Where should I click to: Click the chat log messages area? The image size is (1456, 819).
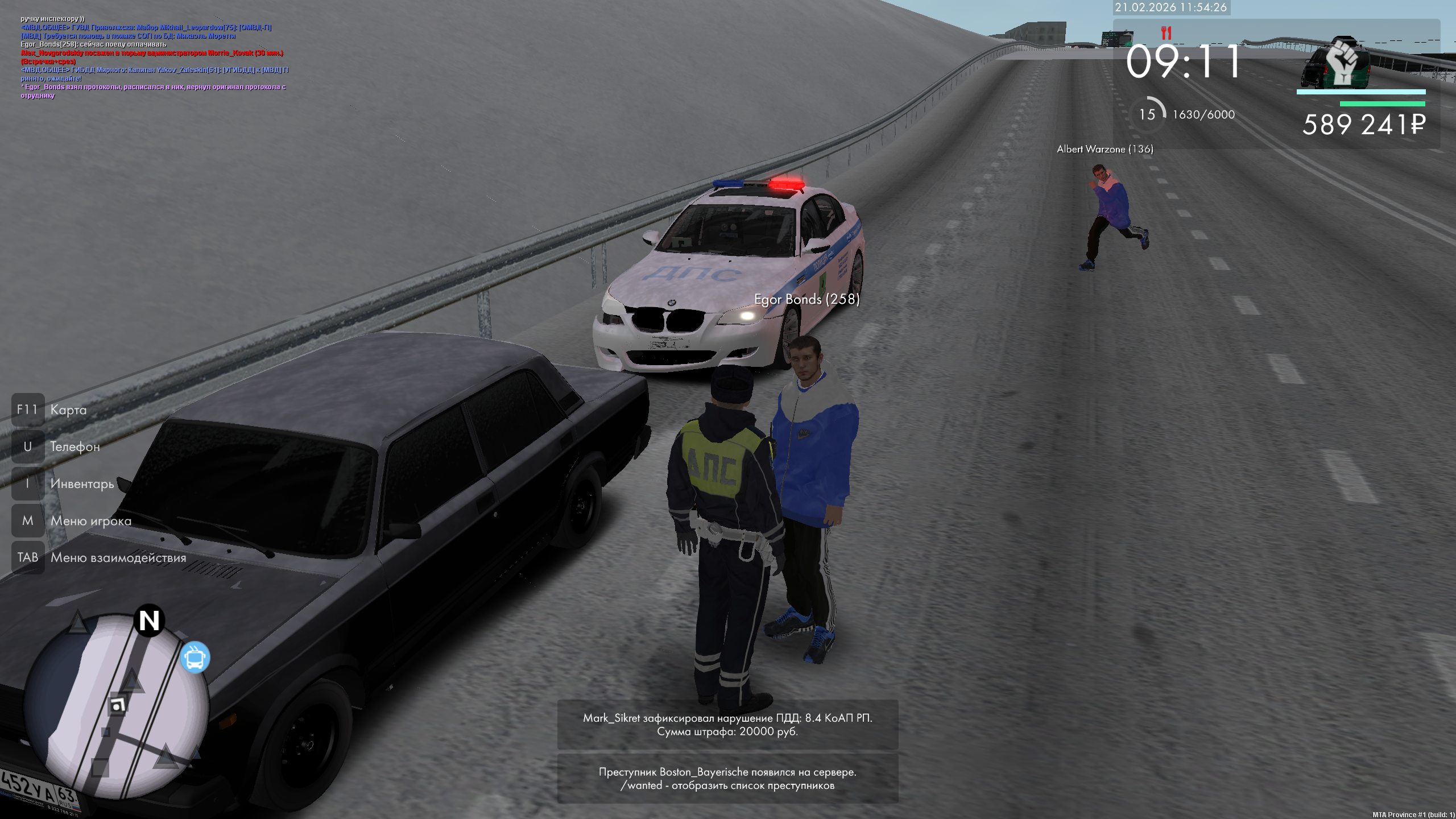[154, 57]
